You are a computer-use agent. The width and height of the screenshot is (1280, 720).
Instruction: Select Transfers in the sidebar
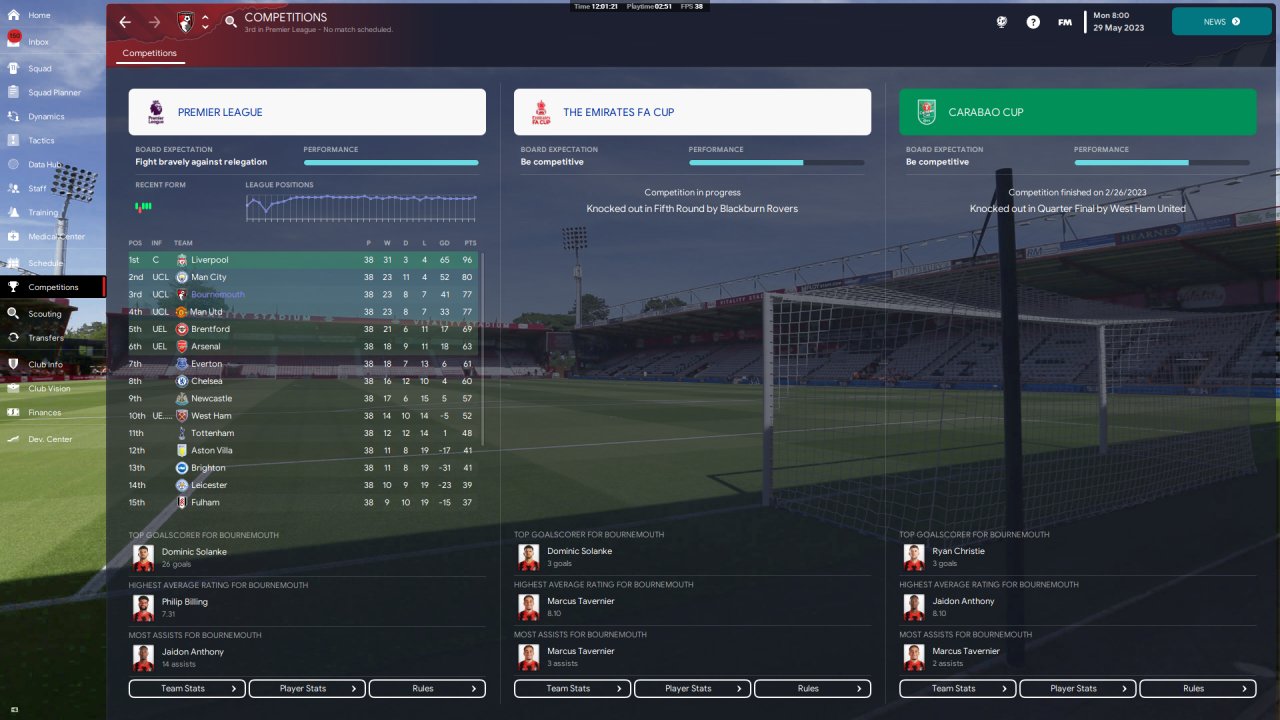(46, 338)
